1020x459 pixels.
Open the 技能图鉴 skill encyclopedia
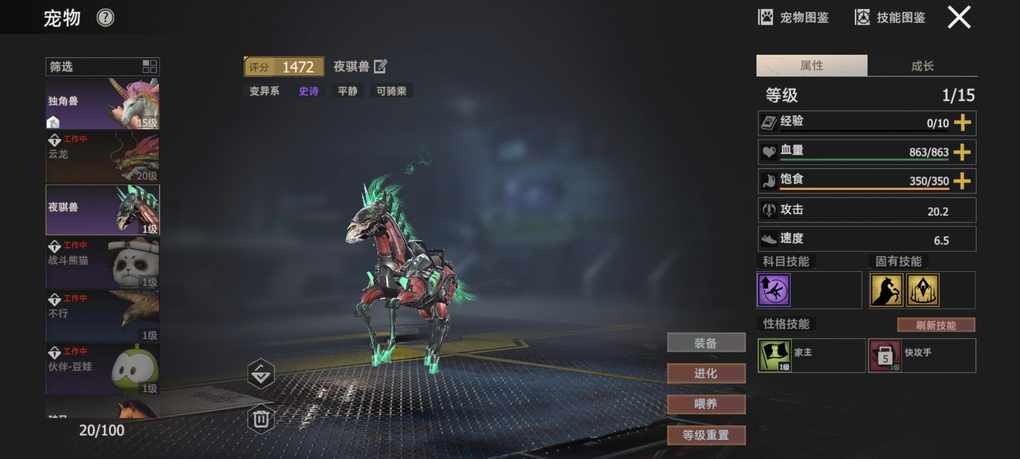point(889,17)
